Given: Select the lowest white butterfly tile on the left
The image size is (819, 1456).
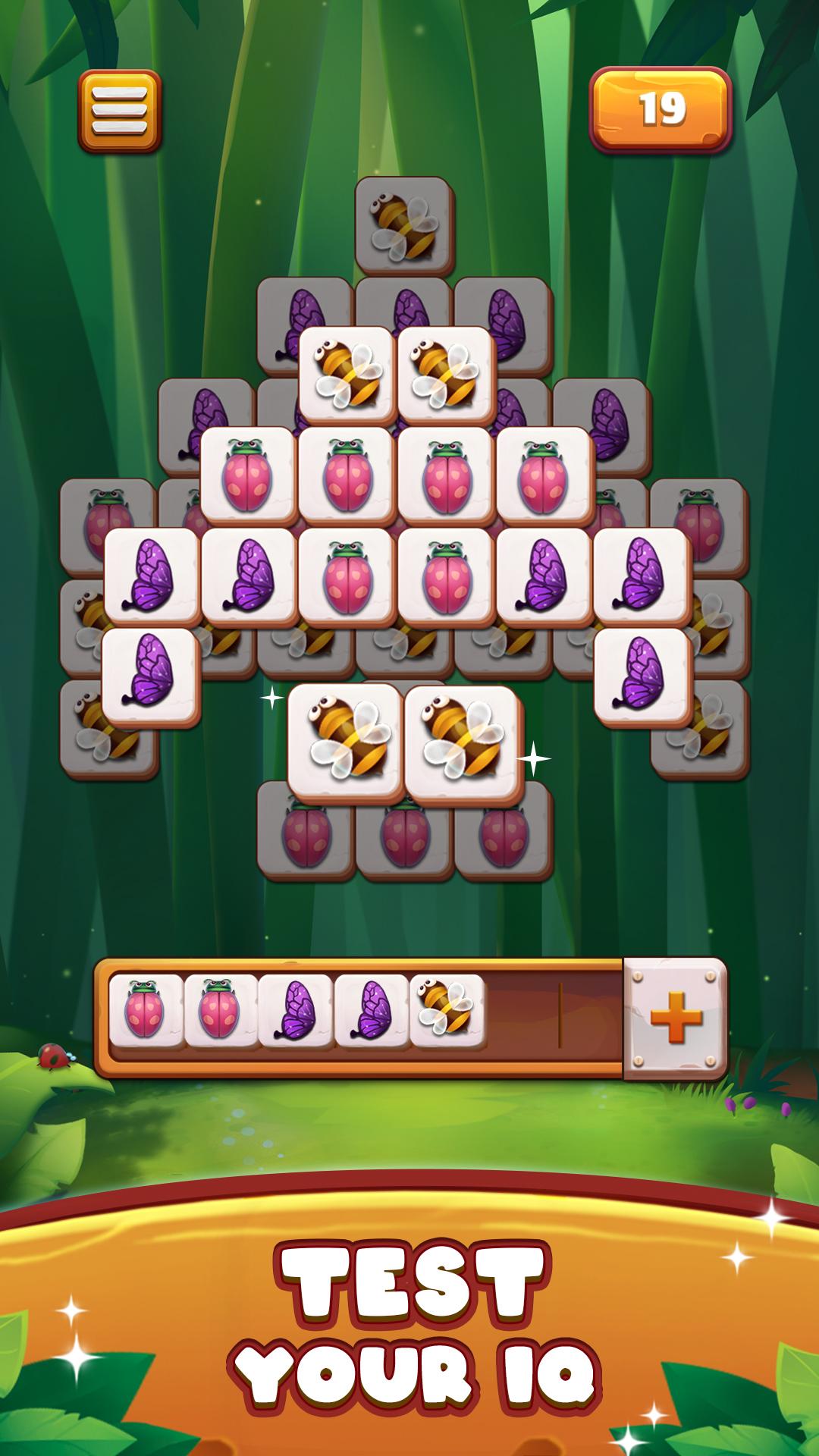Looking at the screenshot, I should [x=151, y=676].
